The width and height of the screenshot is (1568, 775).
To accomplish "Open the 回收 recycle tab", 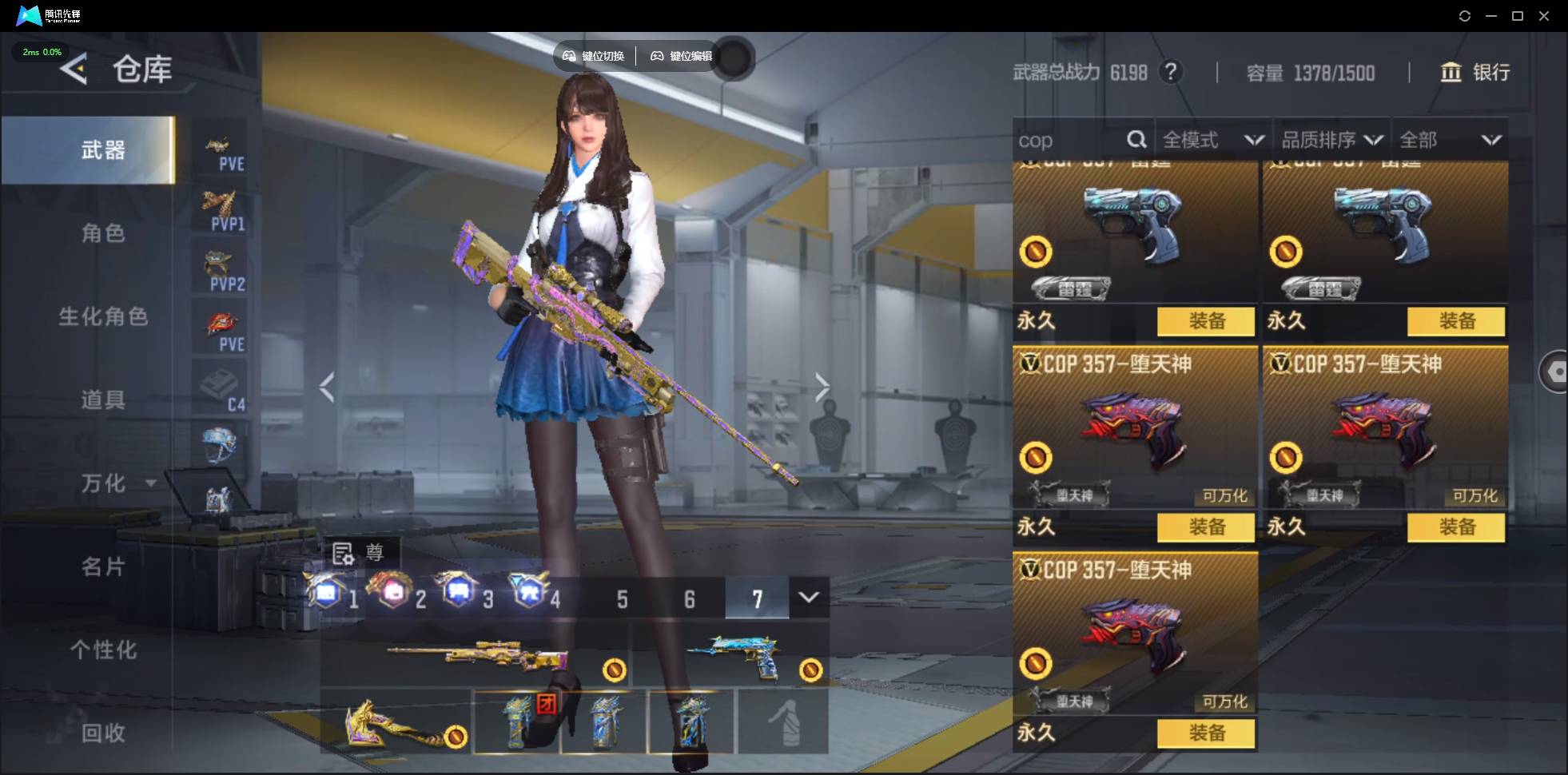I will (103, 733).
